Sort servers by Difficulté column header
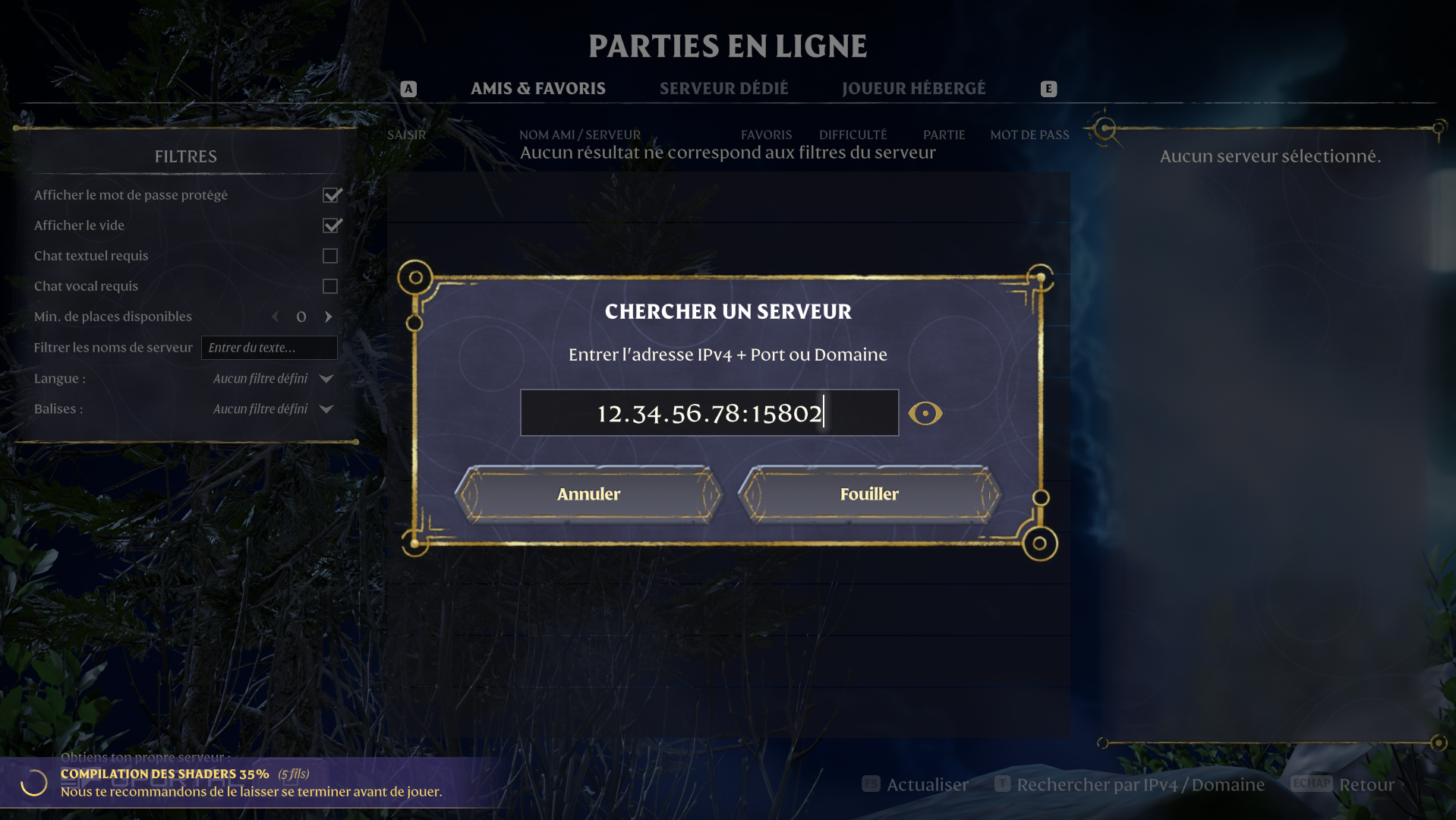Image resolution: width=1456 pixels, height=820 pixels. [x=852, y=134]
